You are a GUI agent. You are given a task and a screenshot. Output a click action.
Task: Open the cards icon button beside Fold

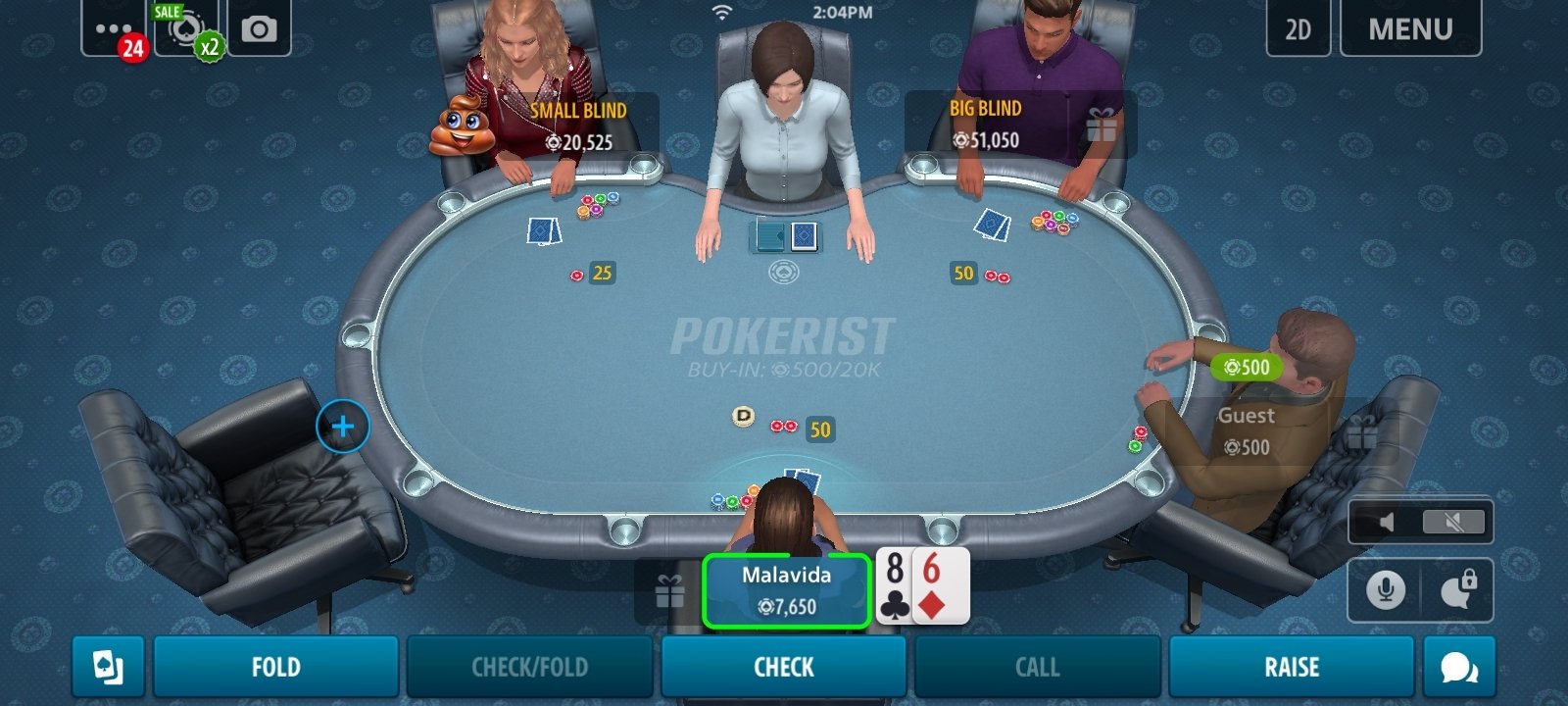[108, 668]
